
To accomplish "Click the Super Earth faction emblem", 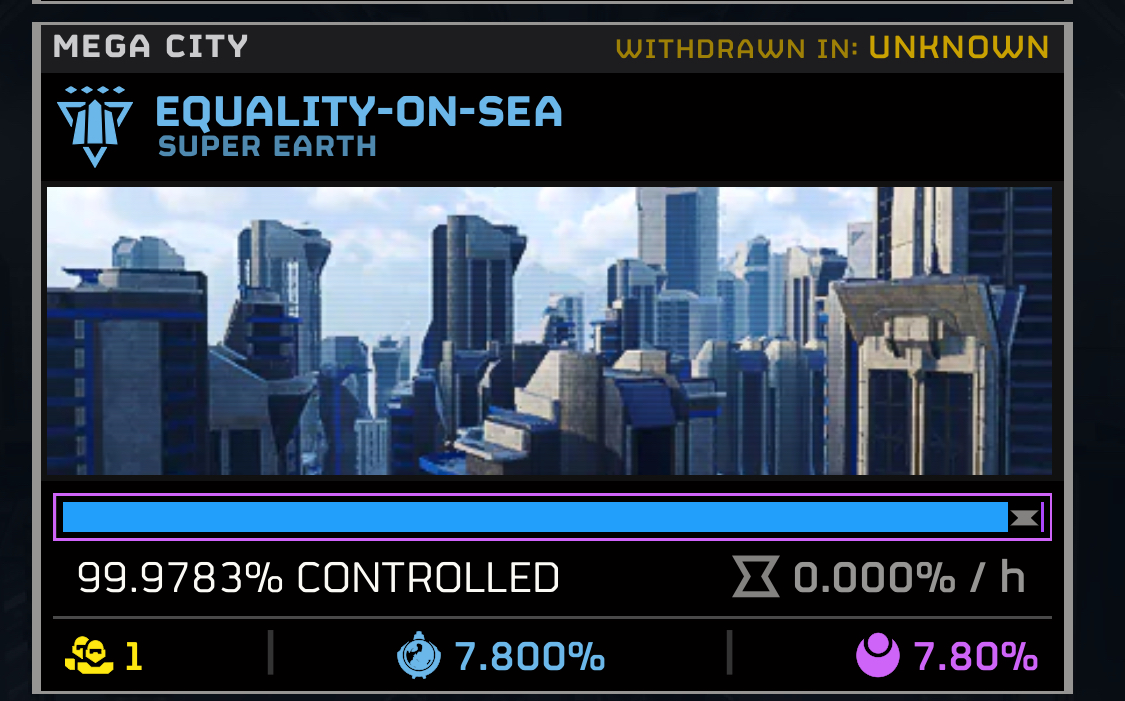I will [95, 125].
